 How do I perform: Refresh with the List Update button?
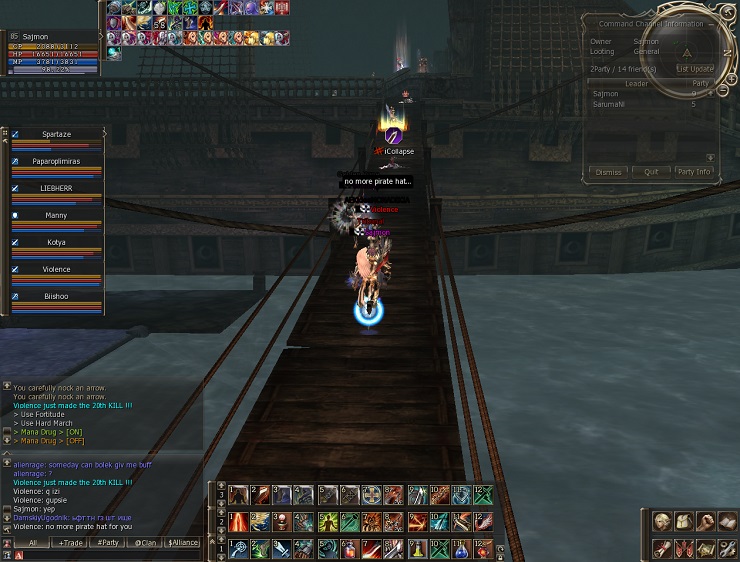(x=695, y=69)
